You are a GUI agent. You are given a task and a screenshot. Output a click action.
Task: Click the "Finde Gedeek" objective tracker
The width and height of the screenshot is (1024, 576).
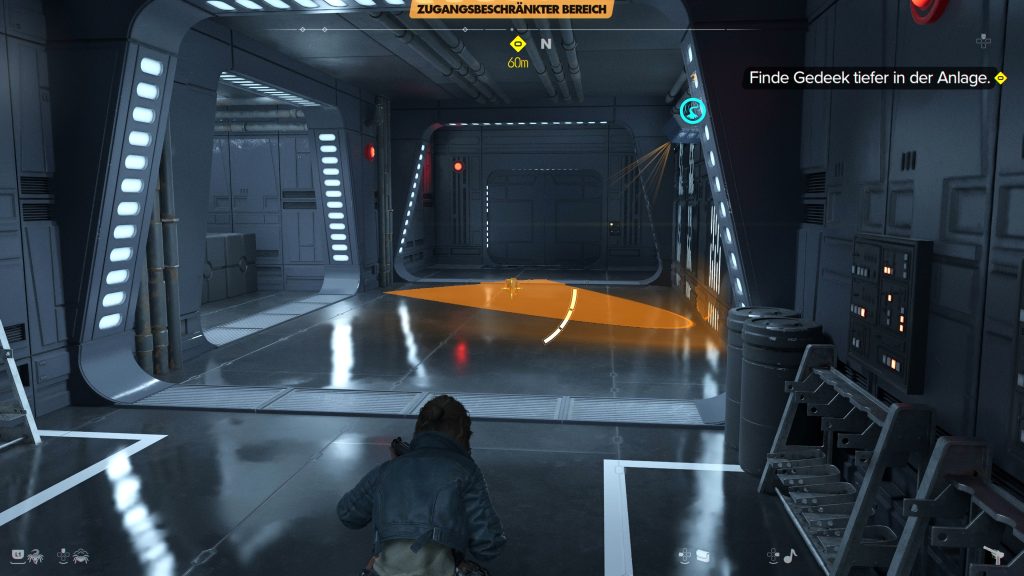[872, 78]
